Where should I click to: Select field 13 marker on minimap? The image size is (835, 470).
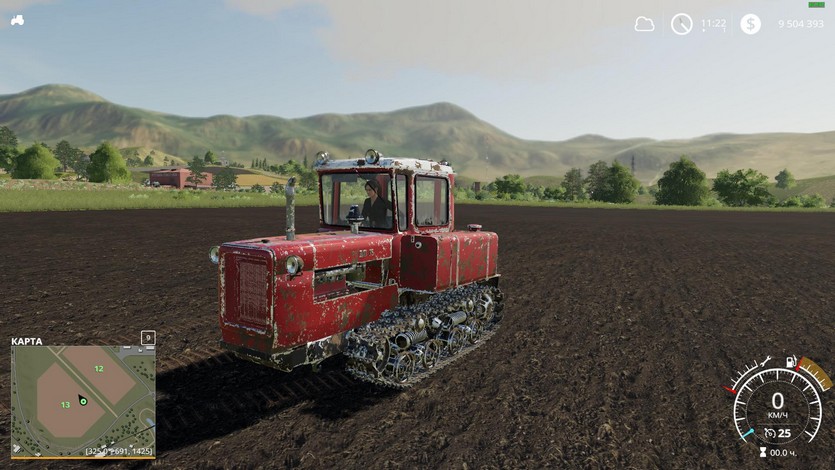pos(65,404)
